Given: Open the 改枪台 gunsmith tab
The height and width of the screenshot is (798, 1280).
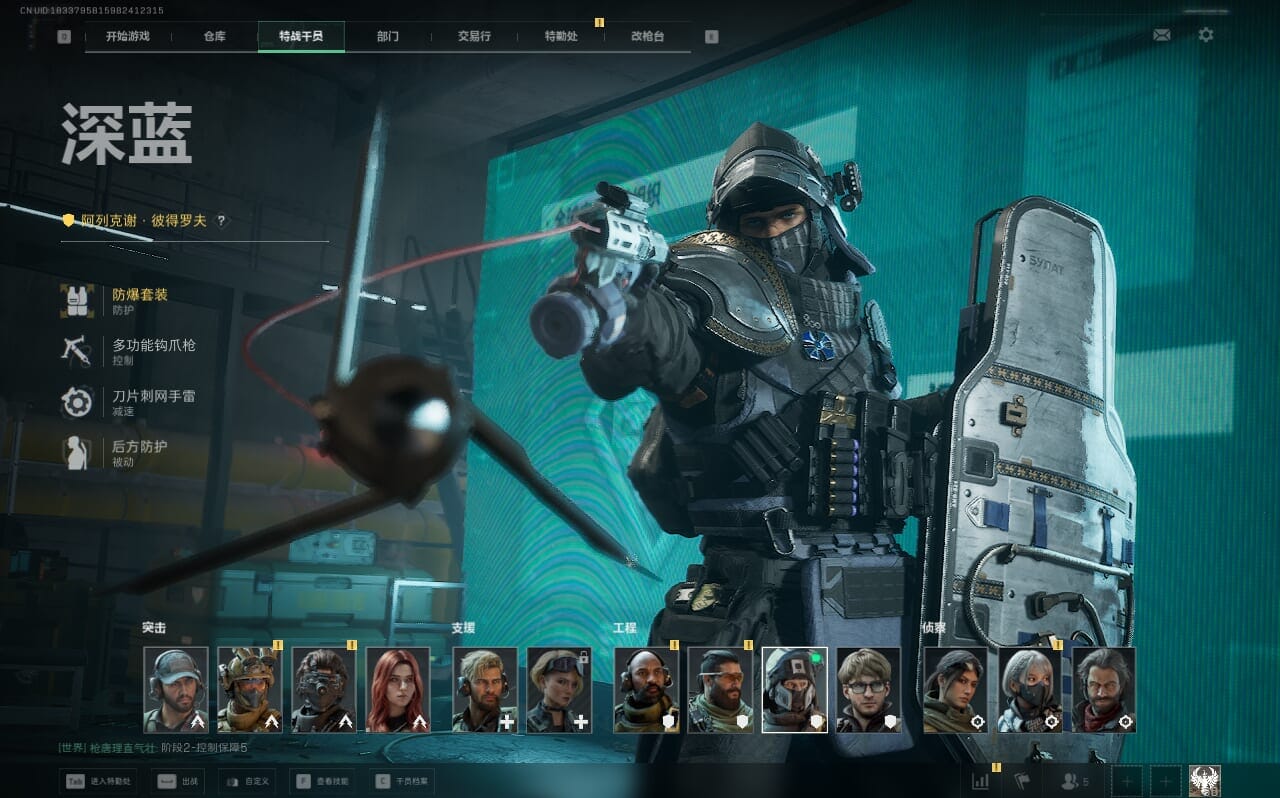Looking at the screenshot, I should 647,36.
